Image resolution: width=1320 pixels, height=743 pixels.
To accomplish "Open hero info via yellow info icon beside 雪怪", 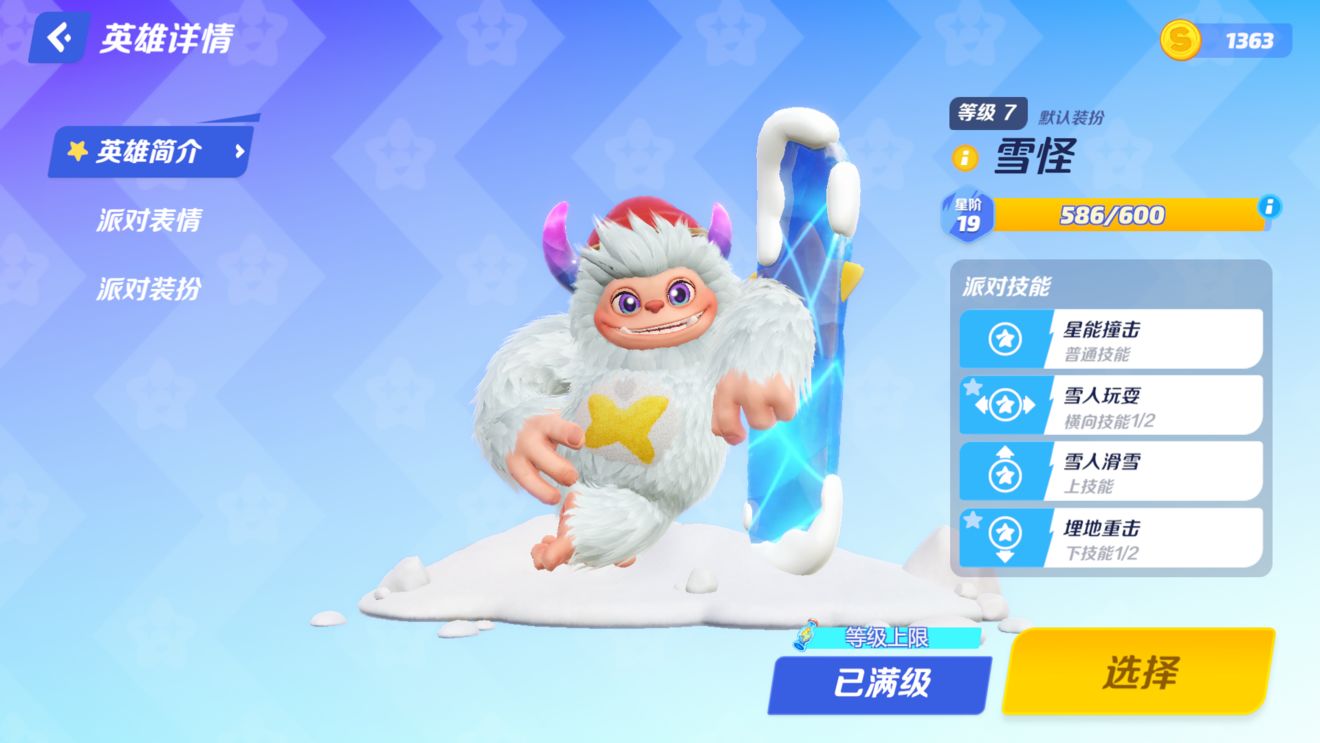I will [965, 159].
